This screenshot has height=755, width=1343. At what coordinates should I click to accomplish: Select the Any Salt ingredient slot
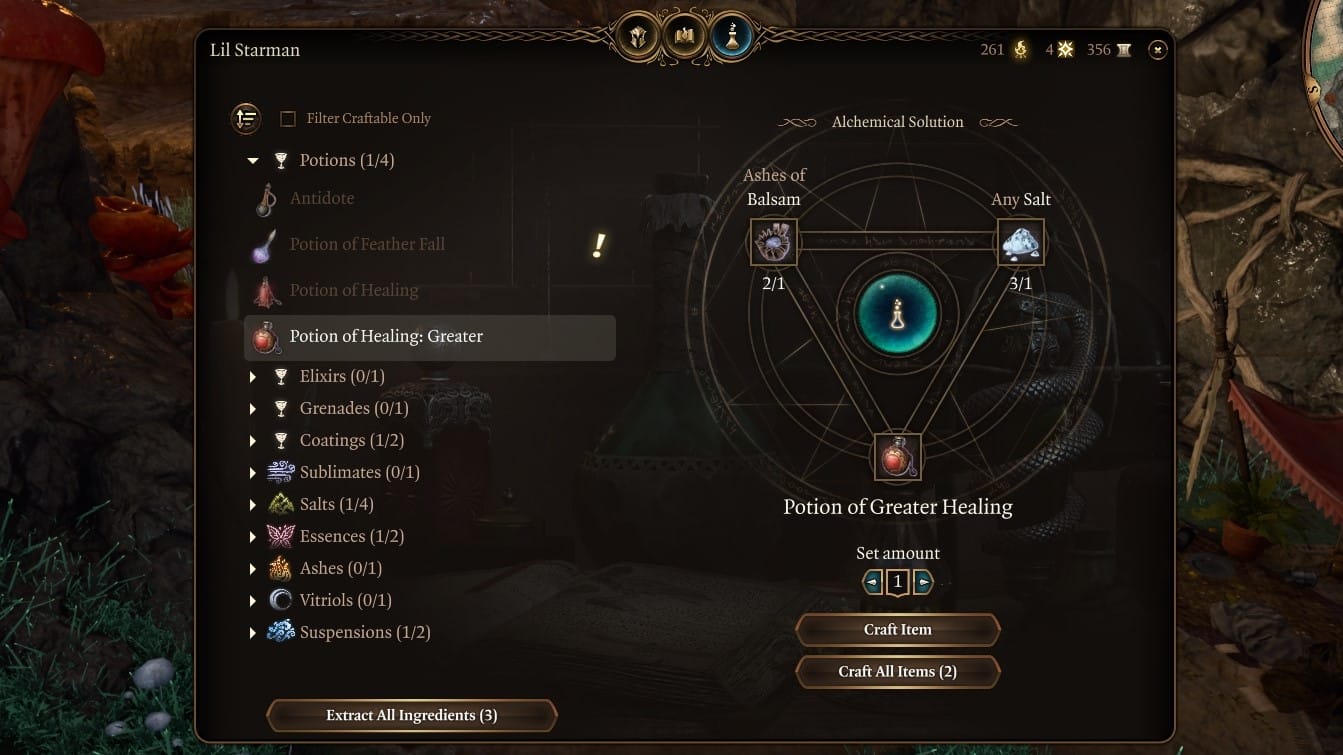point(1019,242)
